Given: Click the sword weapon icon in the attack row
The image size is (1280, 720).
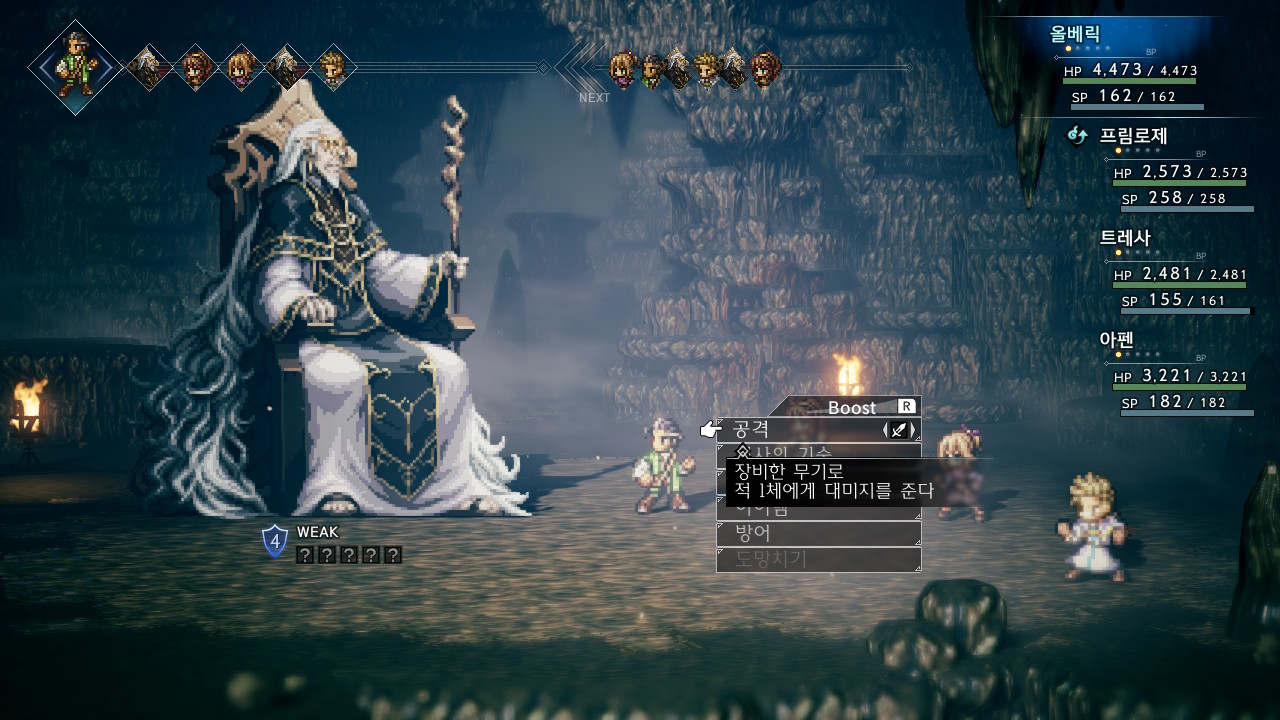Looking at the screenshot, I should tap(899, 430).
